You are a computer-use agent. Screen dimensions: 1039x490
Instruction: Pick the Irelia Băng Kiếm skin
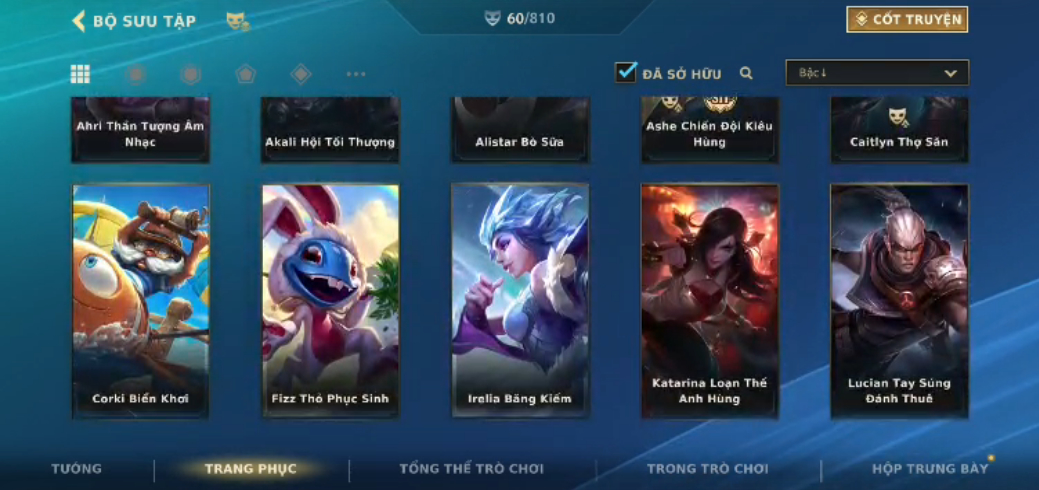pyautogui.click(x=520, y=300)
